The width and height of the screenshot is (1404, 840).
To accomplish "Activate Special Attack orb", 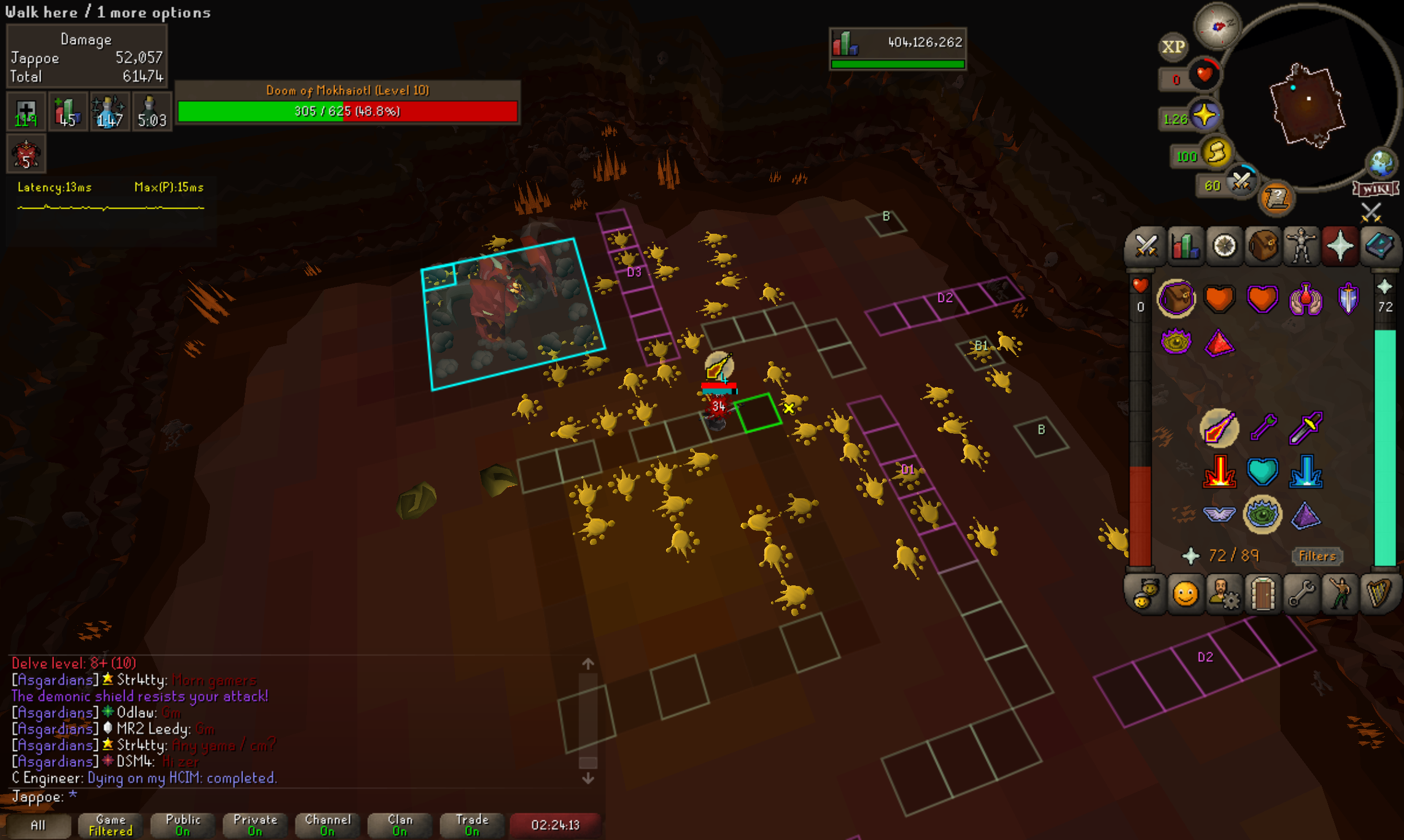I will point(1241,182).
